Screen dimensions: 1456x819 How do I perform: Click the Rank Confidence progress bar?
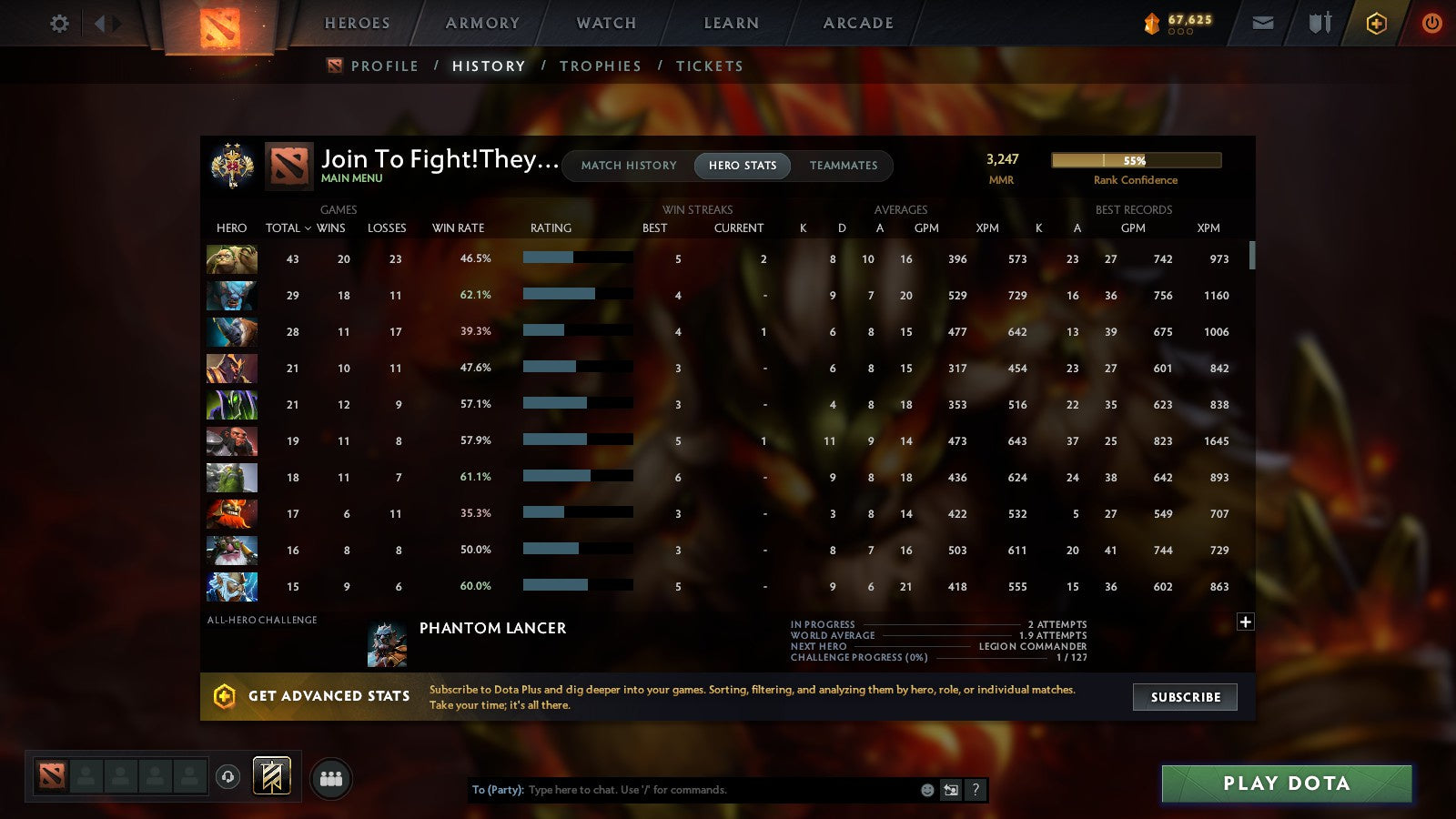(x=1136, y=159)
